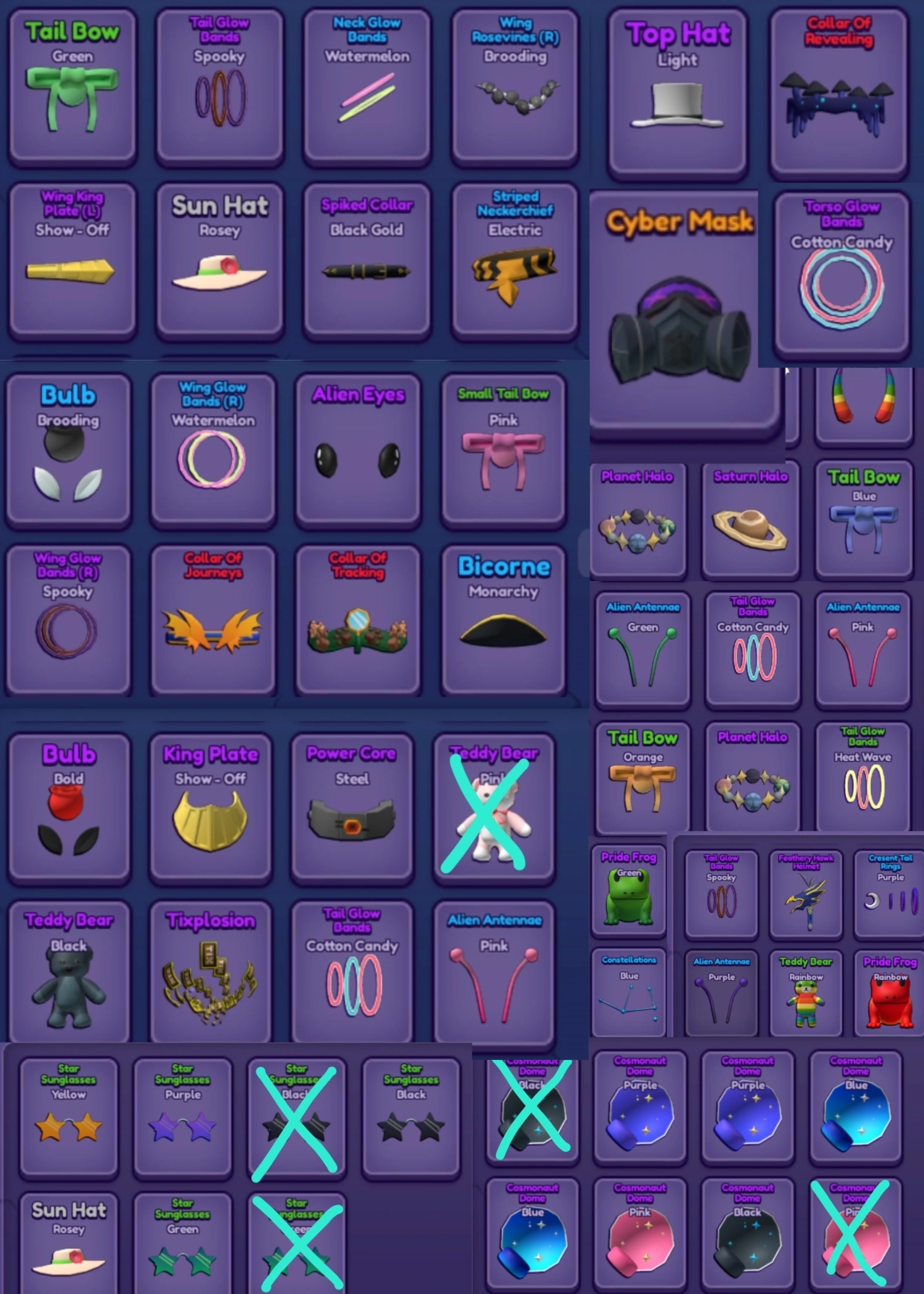This screenshot has width=924, height=1294.
Task: Choose the Alien Eyes item
Action: pos(357,450)
